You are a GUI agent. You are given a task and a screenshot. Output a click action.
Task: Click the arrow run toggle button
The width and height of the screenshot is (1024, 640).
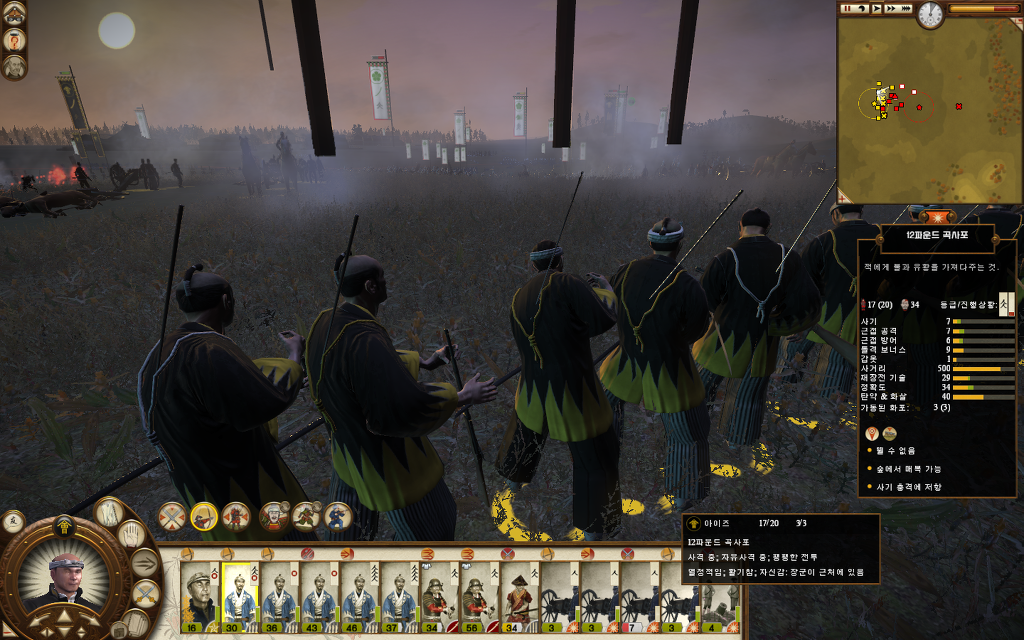coord(145,563)
